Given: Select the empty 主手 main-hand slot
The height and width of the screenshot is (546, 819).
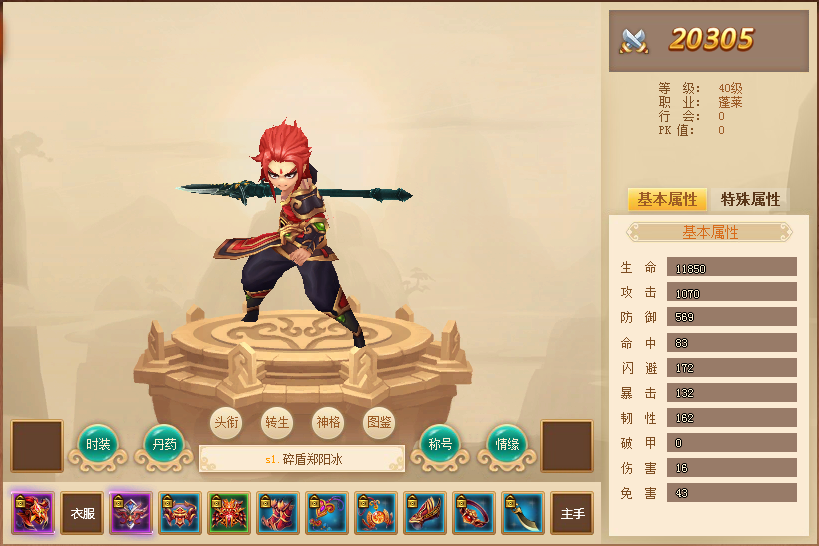Looking at the screenshot, I should (572, 513).
